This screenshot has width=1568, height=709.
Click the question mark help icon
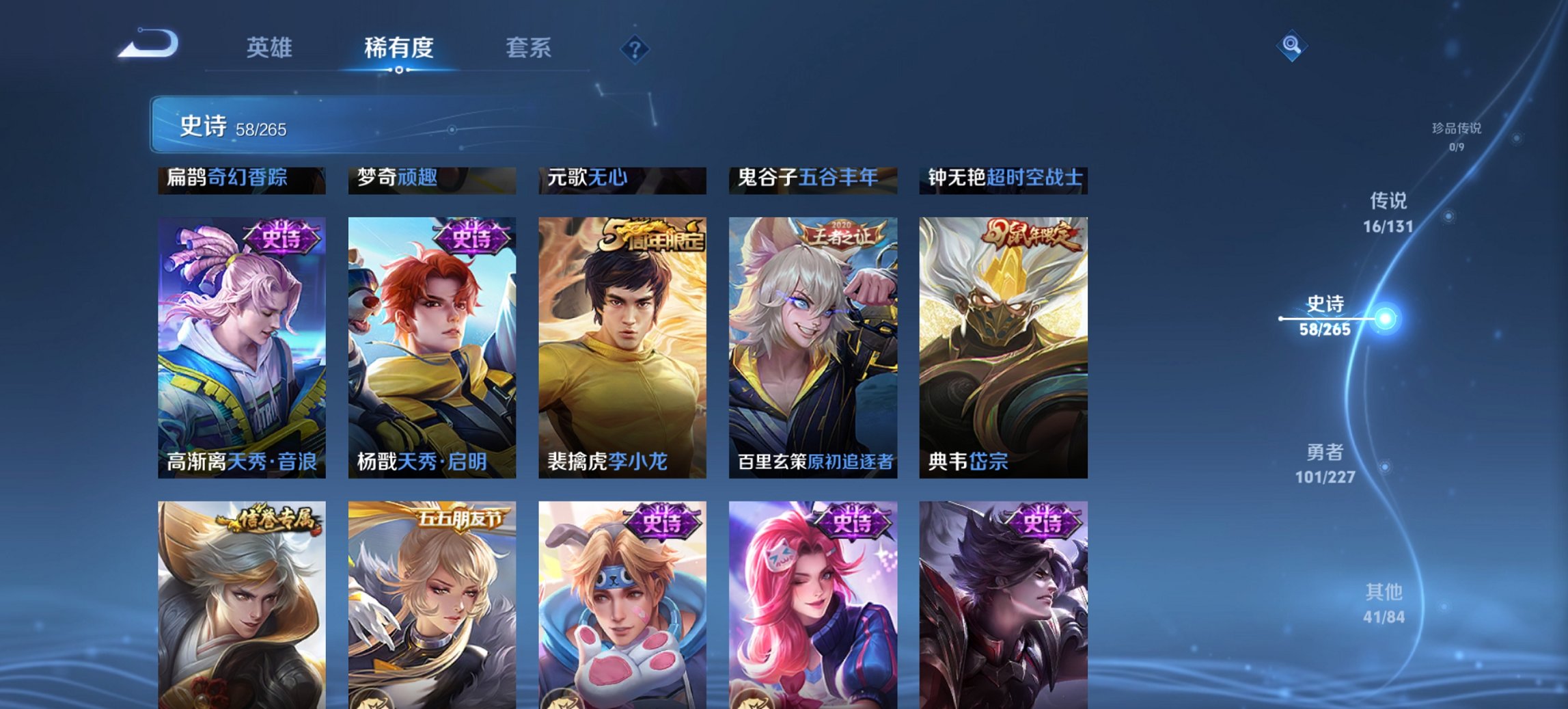(635, 49)
